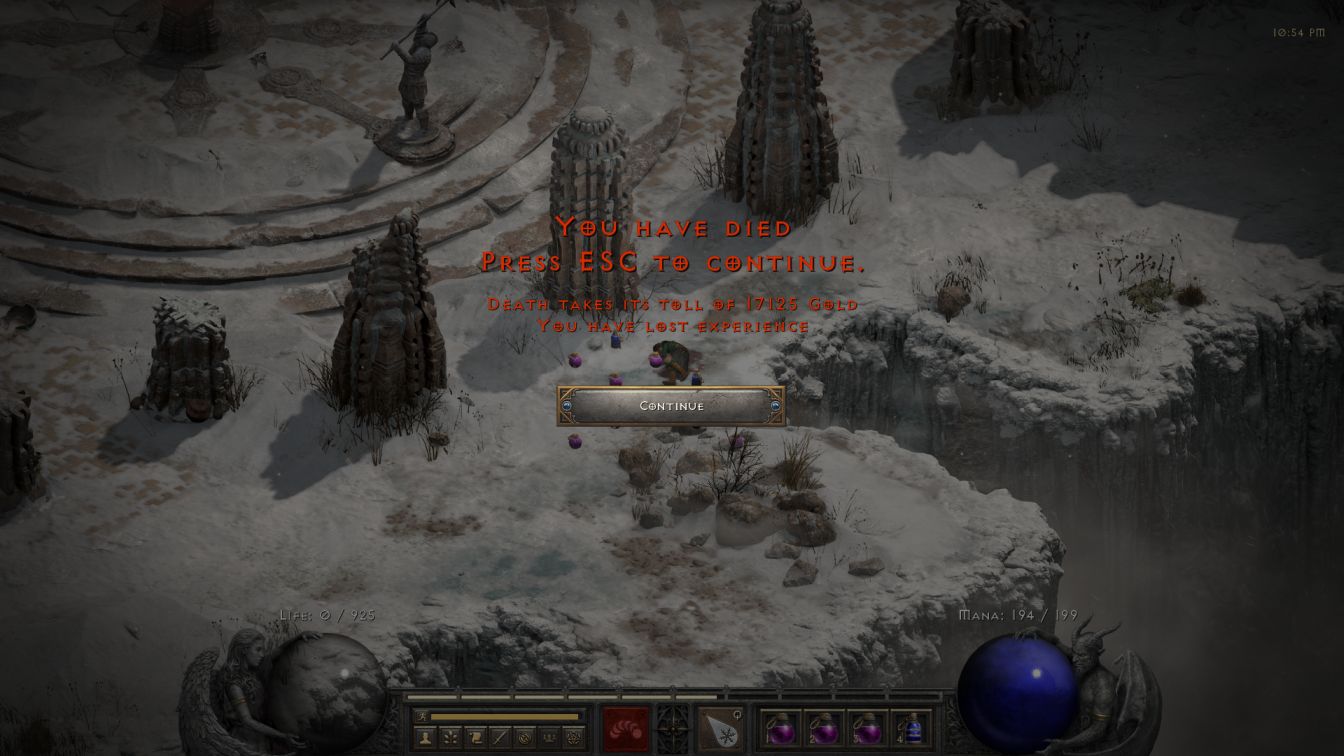
Task: Open the quest scroll icon
Action: click(476, 738)
